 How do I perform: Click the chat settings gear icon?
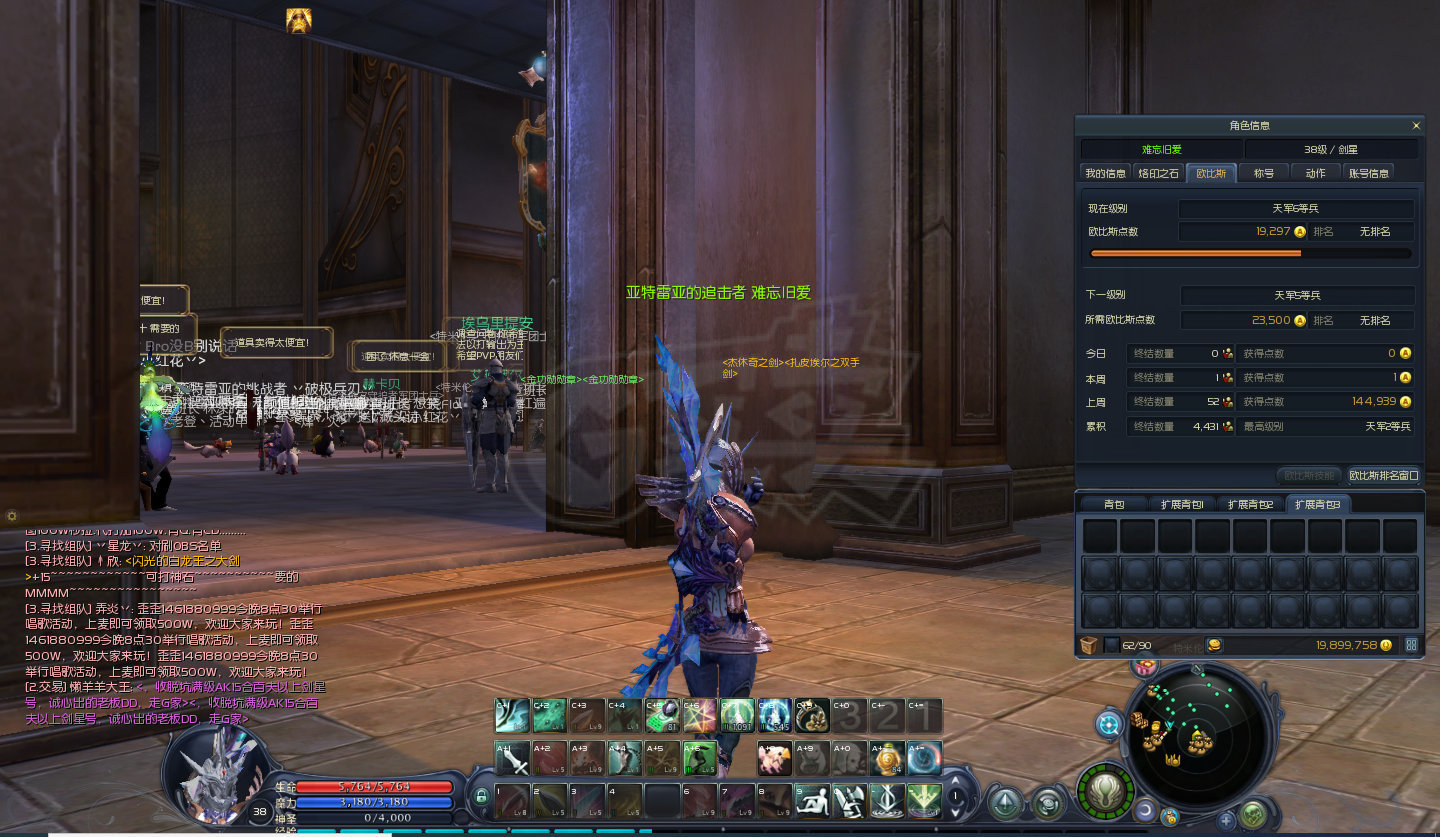click(x=12, y=516)
